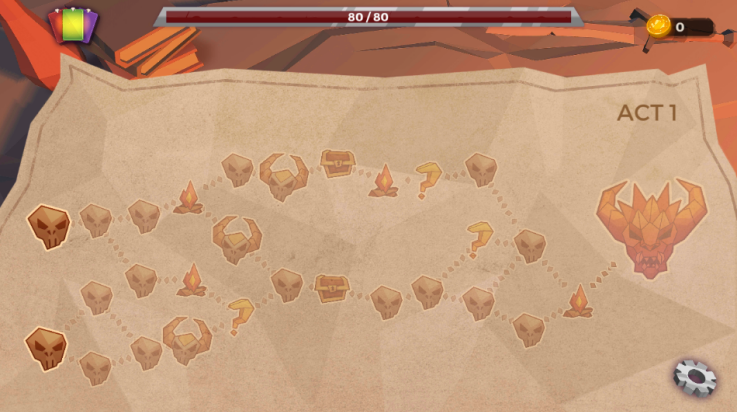Choose the question mark node beside a campfire
This screenshot has height=412, width=737.
[x=429, y=177]
